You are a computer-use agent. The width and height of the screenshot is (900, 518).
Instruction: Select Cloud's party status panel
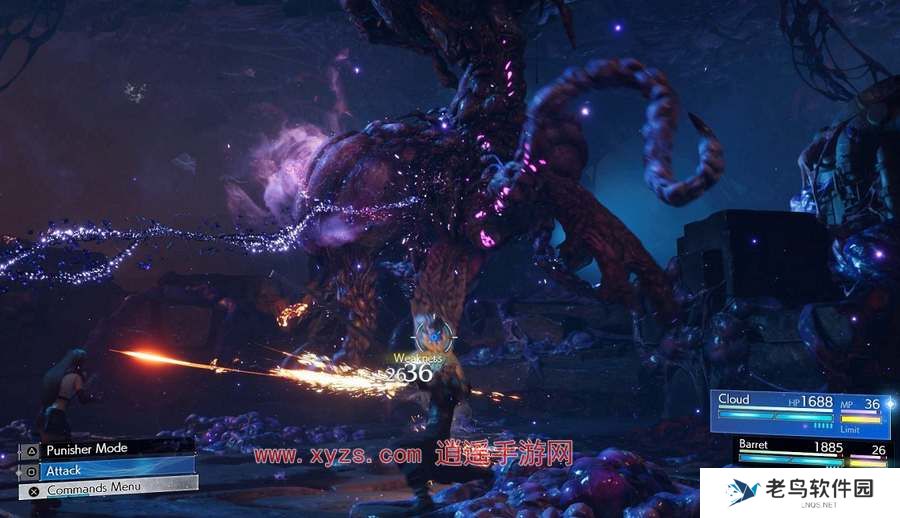pyautogui.click(x=800, y=412)
